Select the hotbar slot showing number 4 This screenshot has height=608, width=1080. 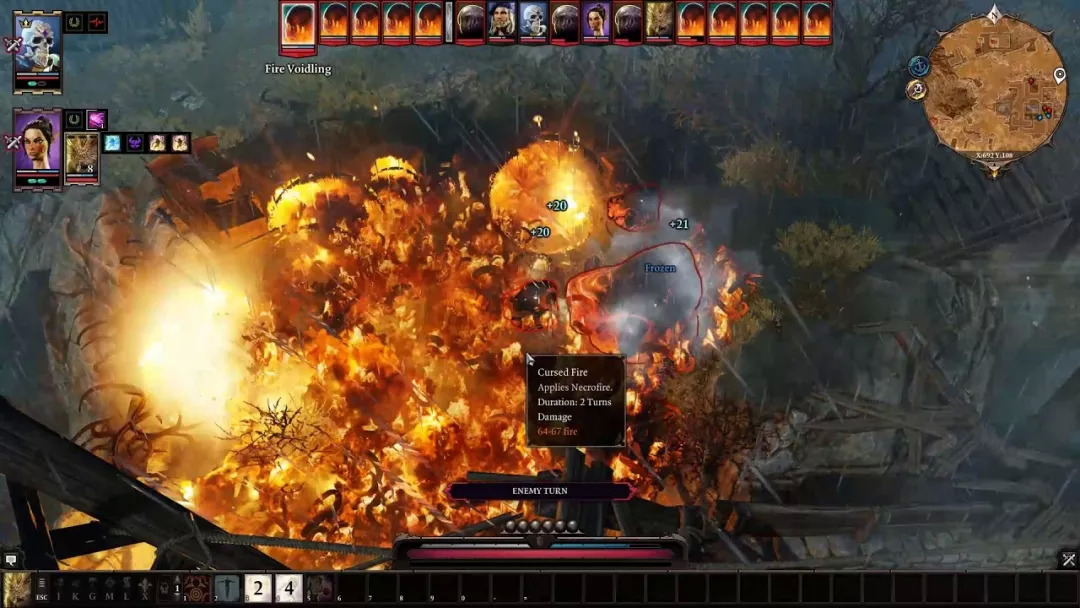tap(289, 588)
